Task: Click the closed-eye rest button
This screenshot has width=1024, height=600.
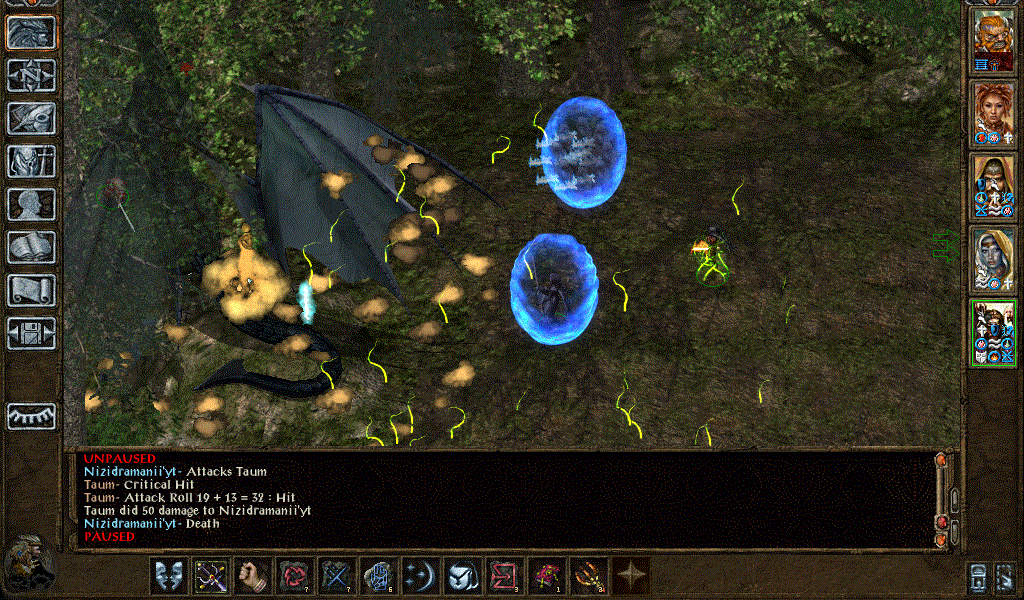Action: [31, 416]
